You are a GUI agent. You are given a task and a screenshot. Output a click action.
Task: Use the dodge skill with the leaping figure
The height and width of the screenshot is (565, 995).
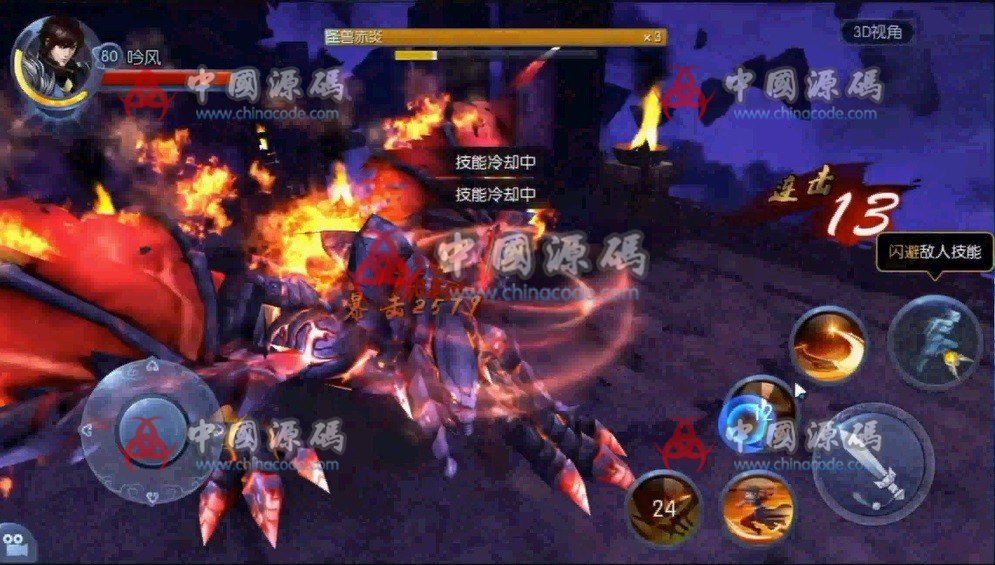935,342
